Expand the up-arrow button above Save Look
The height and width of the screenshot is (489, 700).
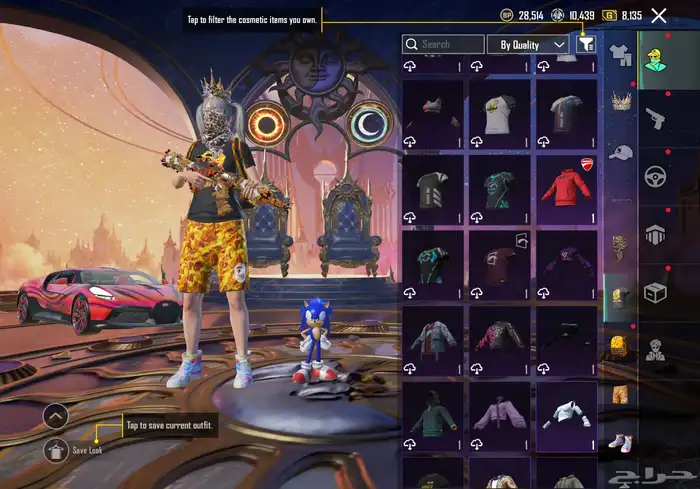pyautogui.click(x=57, y=415)
